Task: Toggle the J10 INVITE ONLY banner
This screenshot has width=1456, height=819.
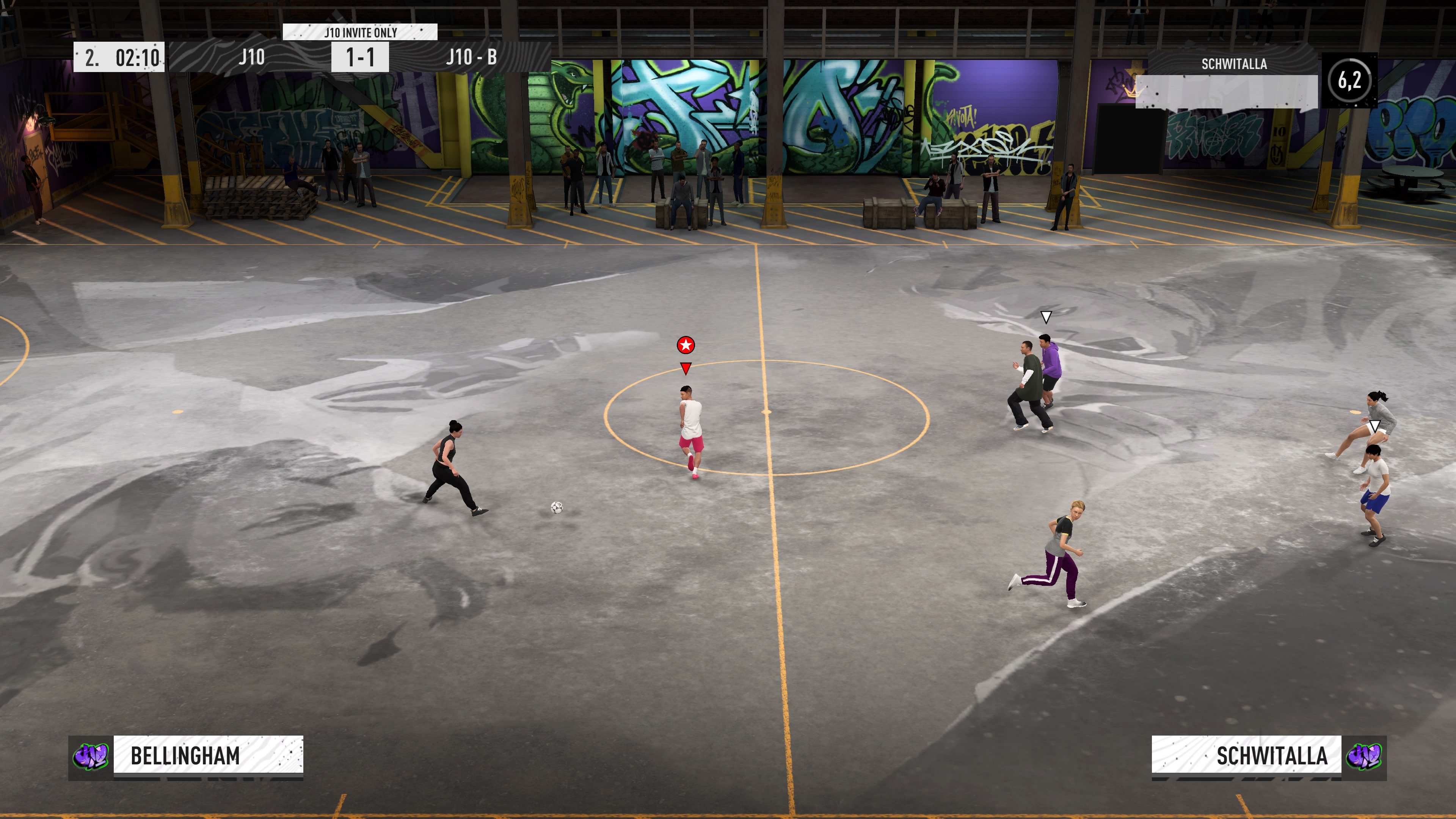Action: click(x=361, y=32)
